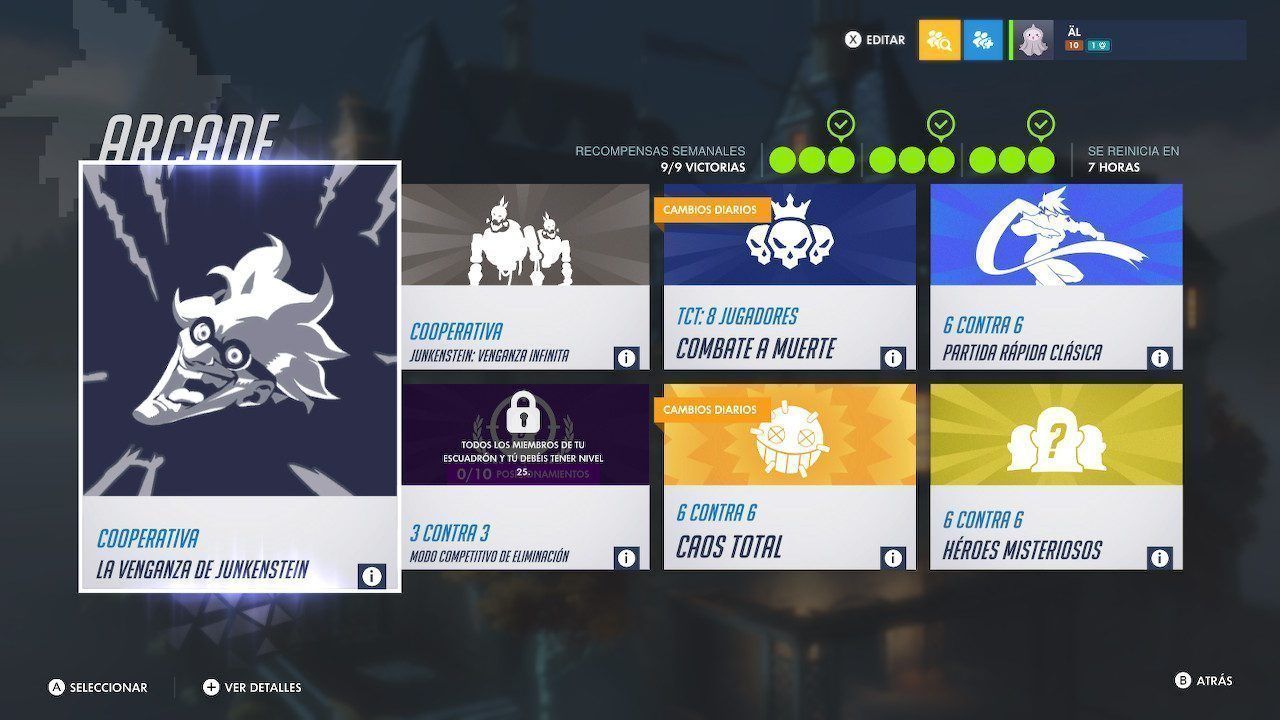This screenshot has height=720, width=1280.
Task: Choose Junkenstein: Venganza Infinita mode
Action: point(525,275)
